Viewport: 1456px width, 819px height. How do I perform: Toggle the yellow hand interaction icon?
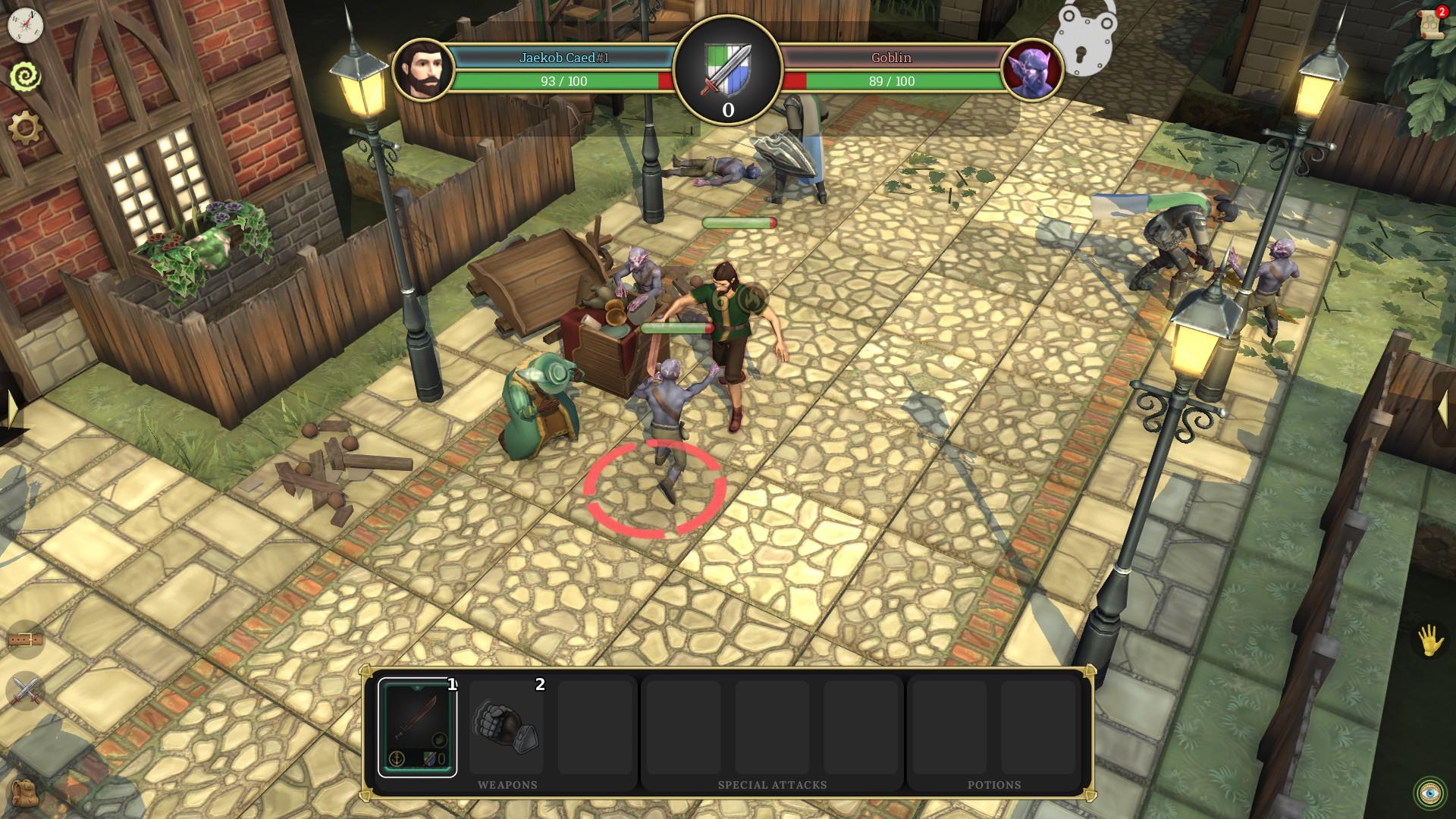click(1430, 641)
